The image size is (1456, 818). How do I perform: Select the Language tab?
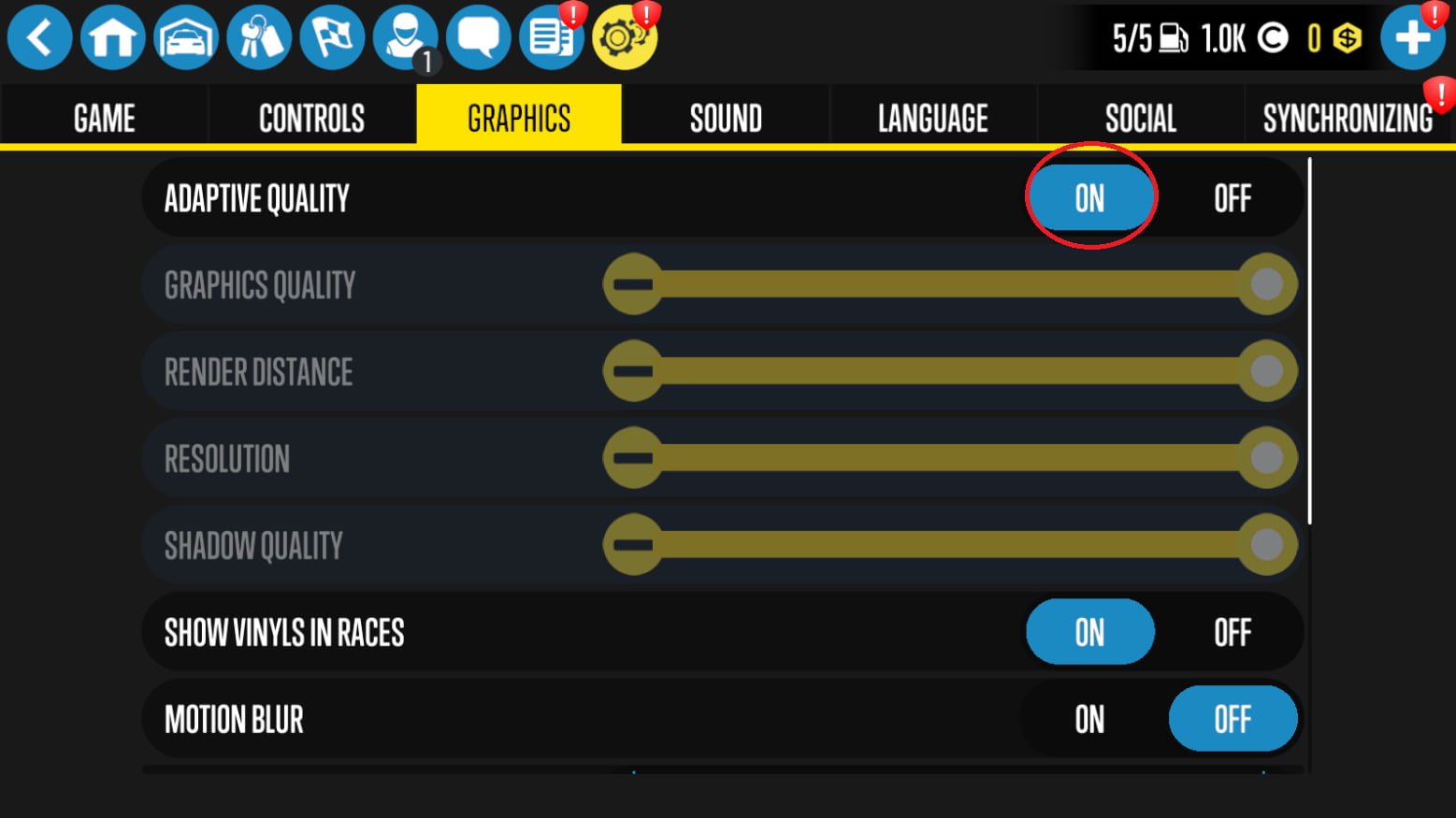pos(932,119)
